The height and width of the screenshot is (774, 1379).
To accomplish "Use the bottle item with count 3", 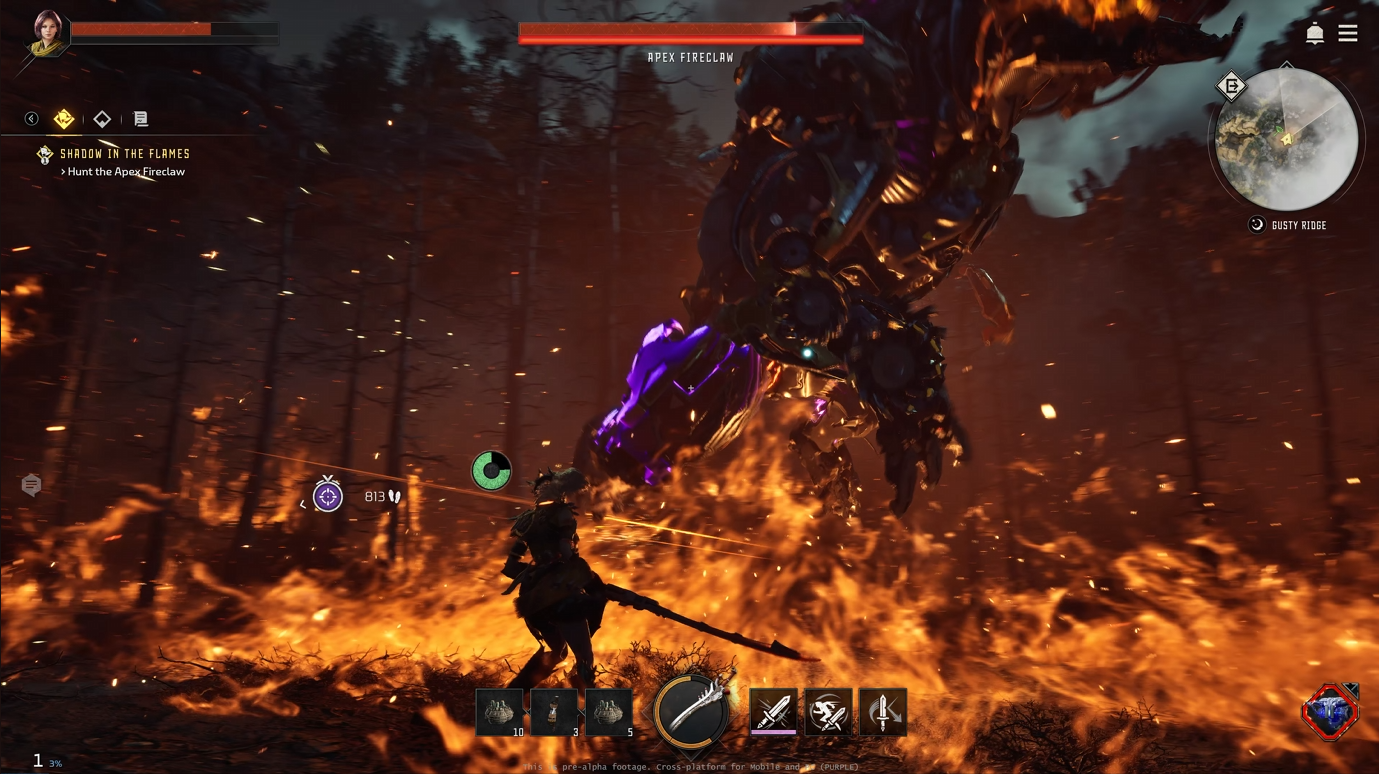I will click(x=554, y=712).
